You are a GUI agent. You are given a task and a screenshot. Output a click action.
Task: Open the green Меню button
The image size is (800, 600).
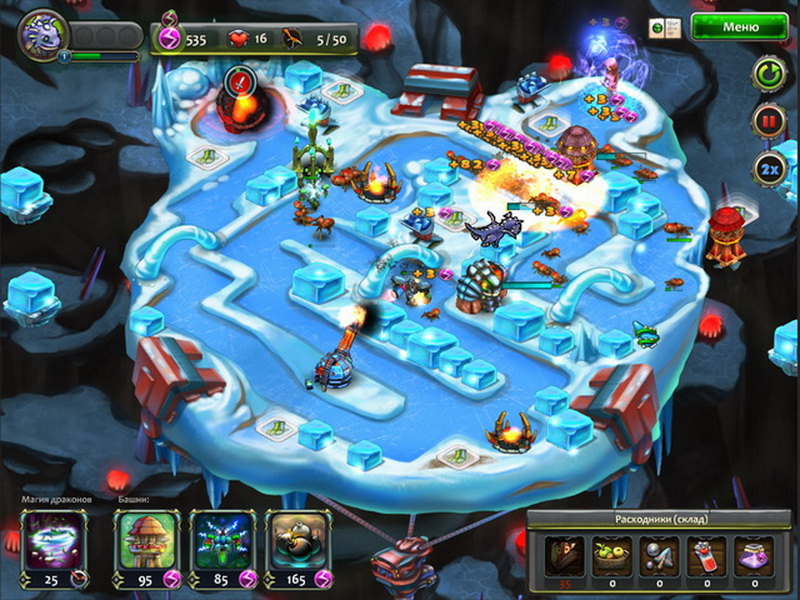[739, 27]
